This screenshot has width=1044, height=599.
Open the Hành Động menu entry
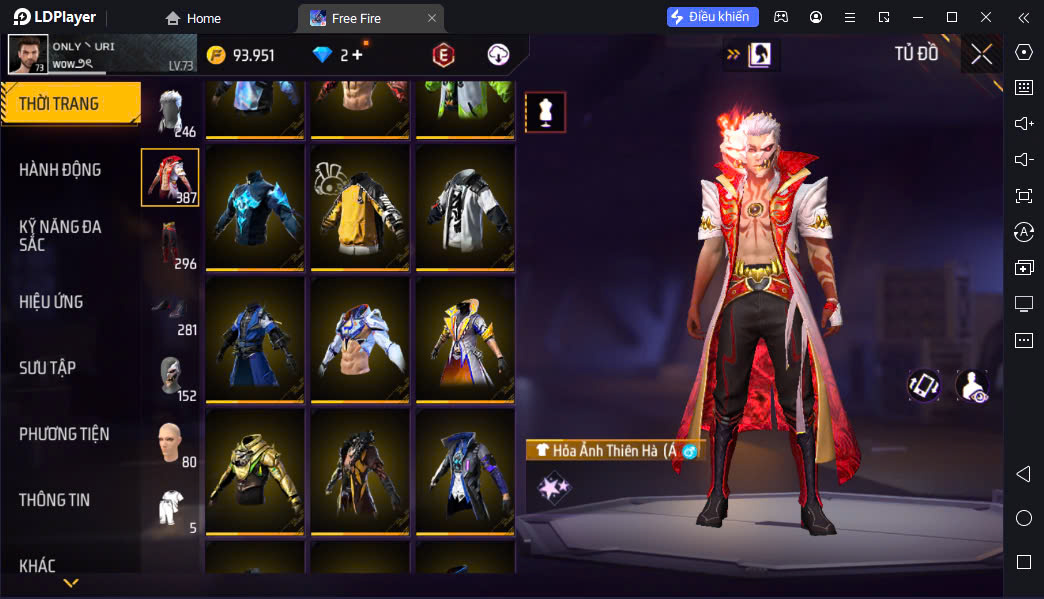tap(60, 170)
